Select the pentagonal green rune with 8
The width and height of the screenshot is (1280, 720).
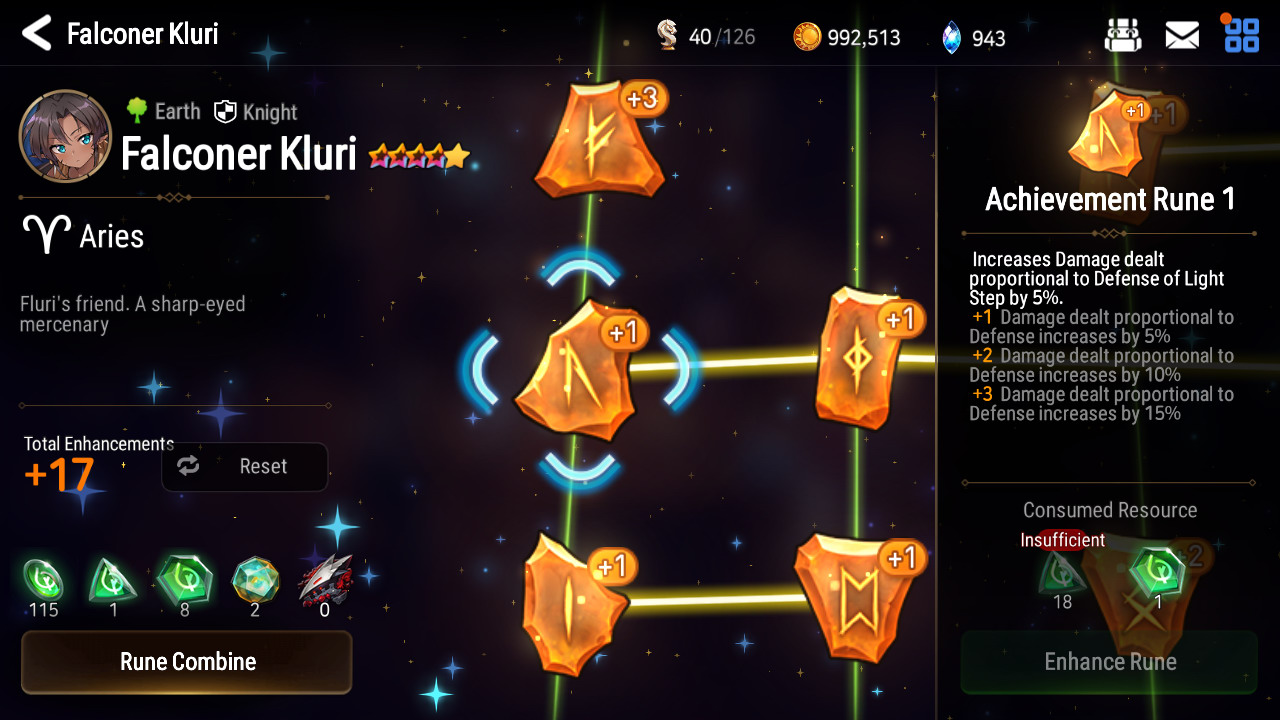click(184, 580)
